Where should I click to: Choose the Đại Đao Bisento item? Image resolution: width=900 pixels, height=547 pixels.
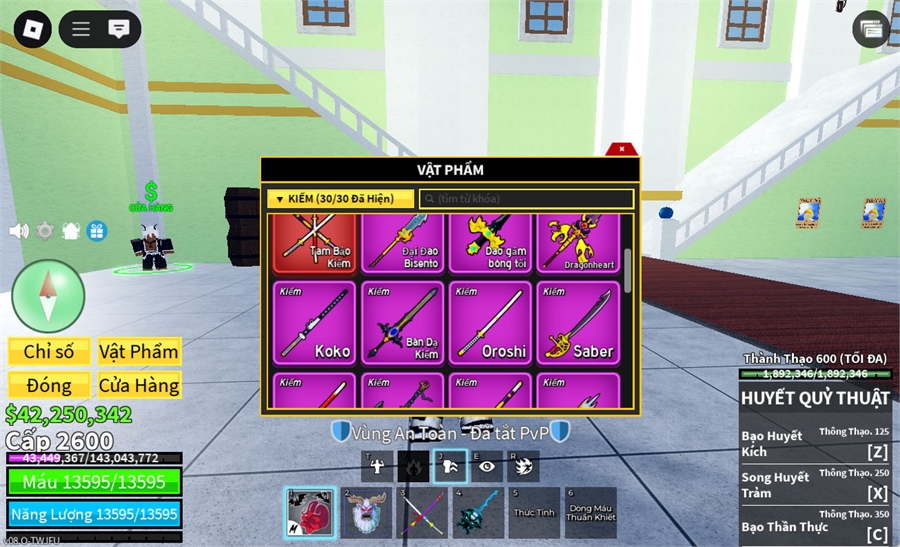click(403, 243)
